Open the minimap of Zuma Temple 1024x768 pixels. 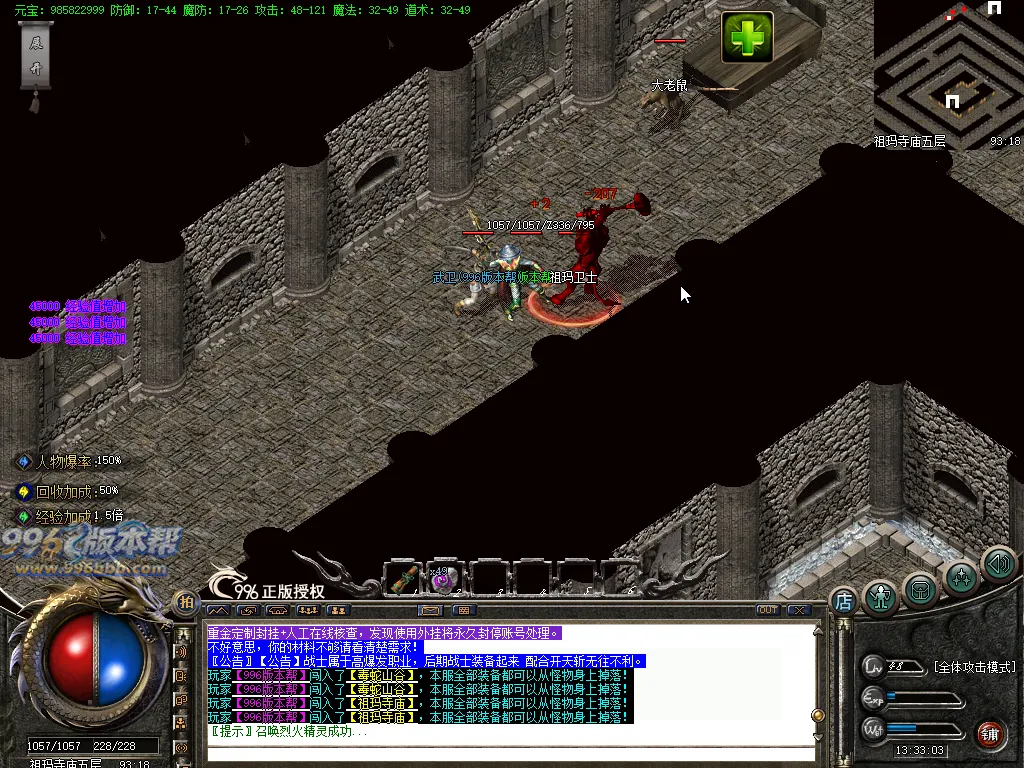pyautogui.click(x=948, y=70)
